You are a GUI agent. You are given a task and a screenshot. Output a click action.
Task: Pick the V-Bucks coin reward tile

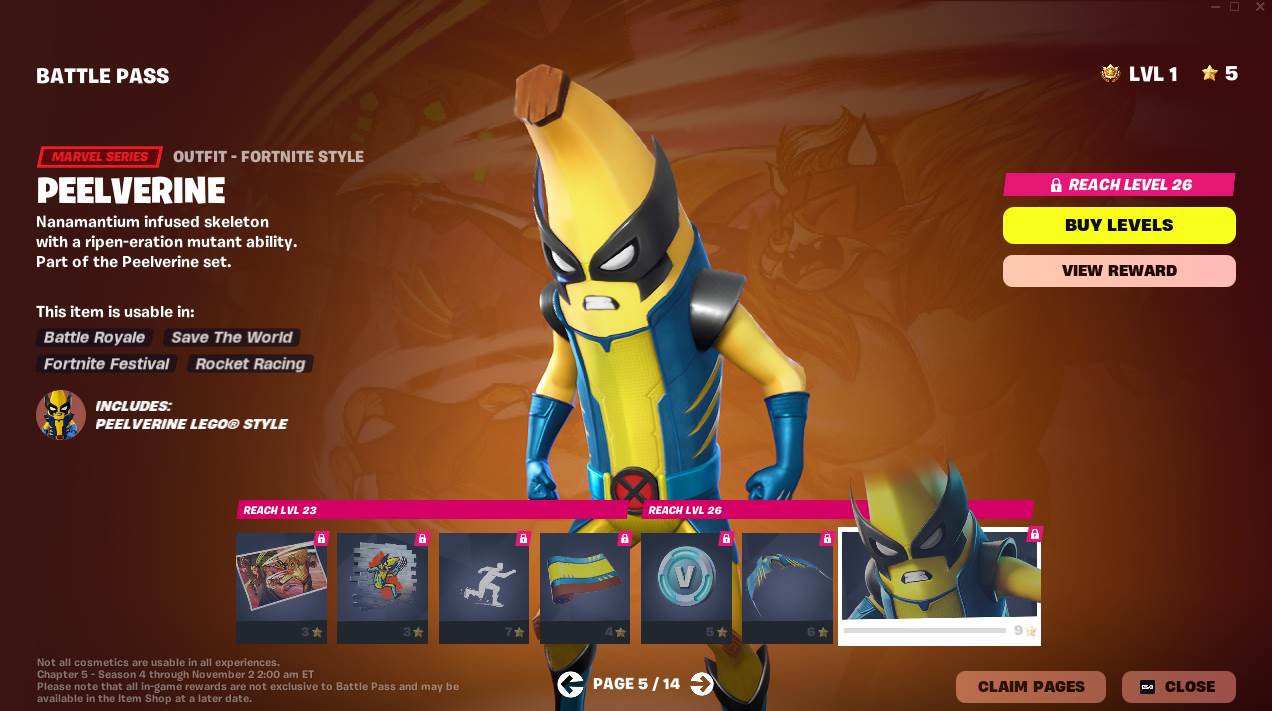point(686,582)
